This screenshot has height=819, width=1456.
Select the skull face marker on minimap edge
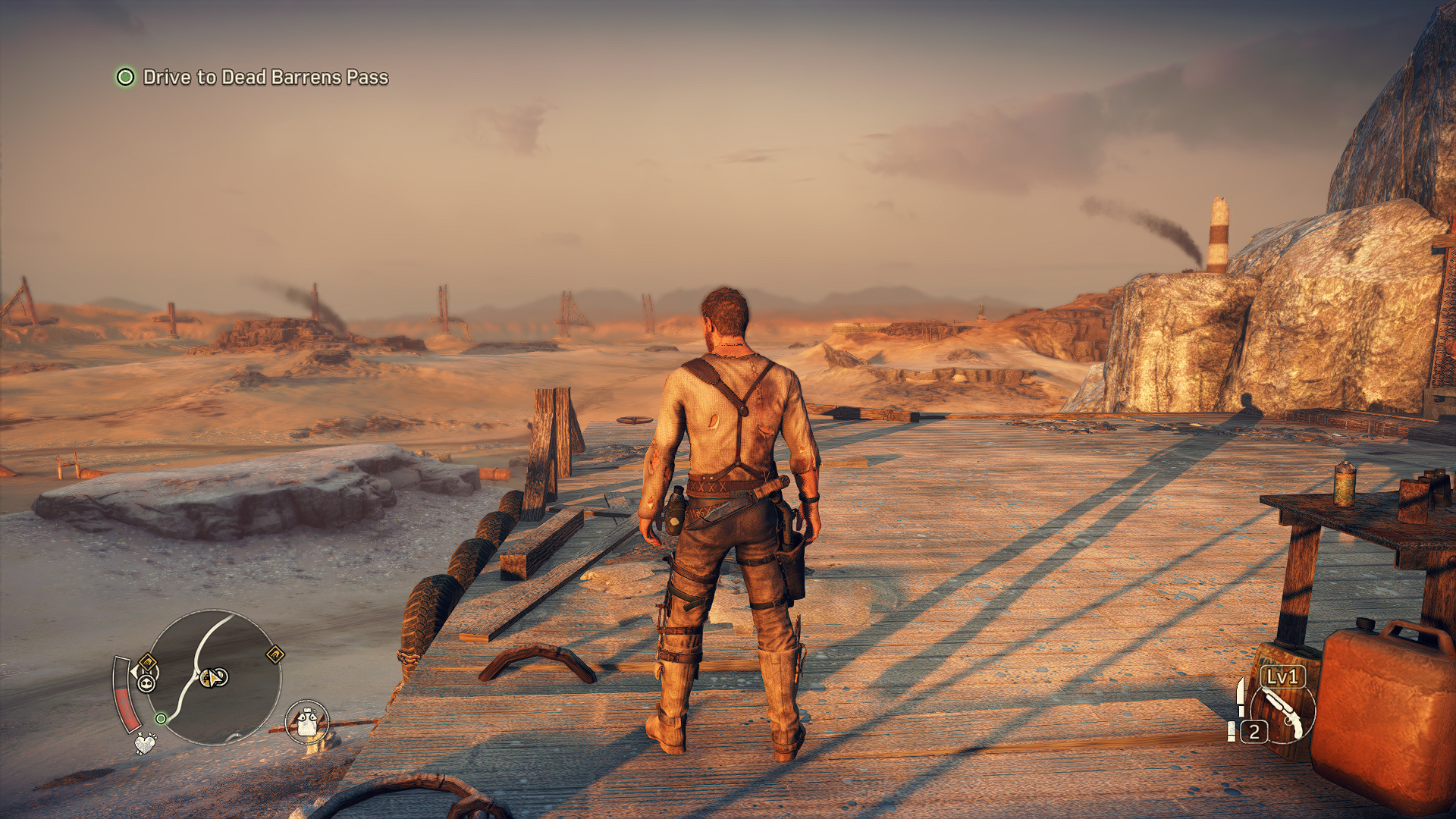point(146,683)
